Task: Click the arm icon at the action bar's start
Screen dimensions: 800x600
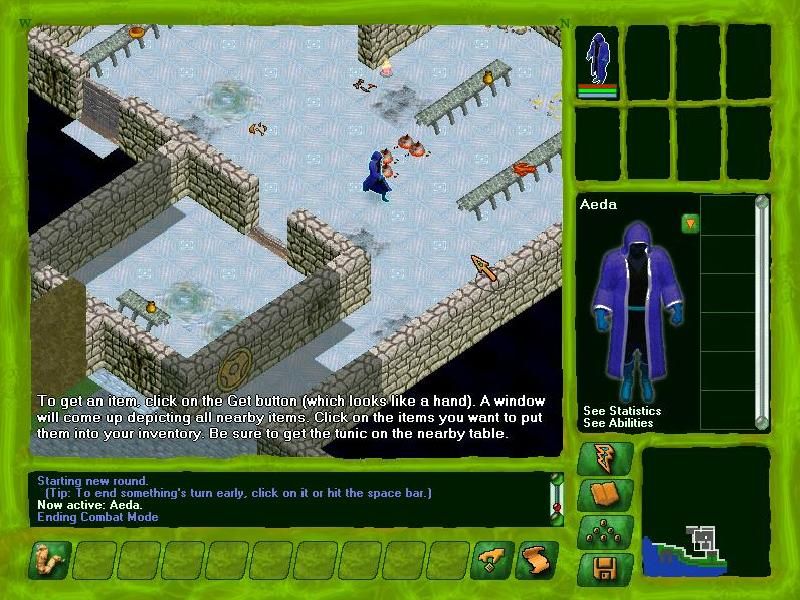Action: [49, 561]
